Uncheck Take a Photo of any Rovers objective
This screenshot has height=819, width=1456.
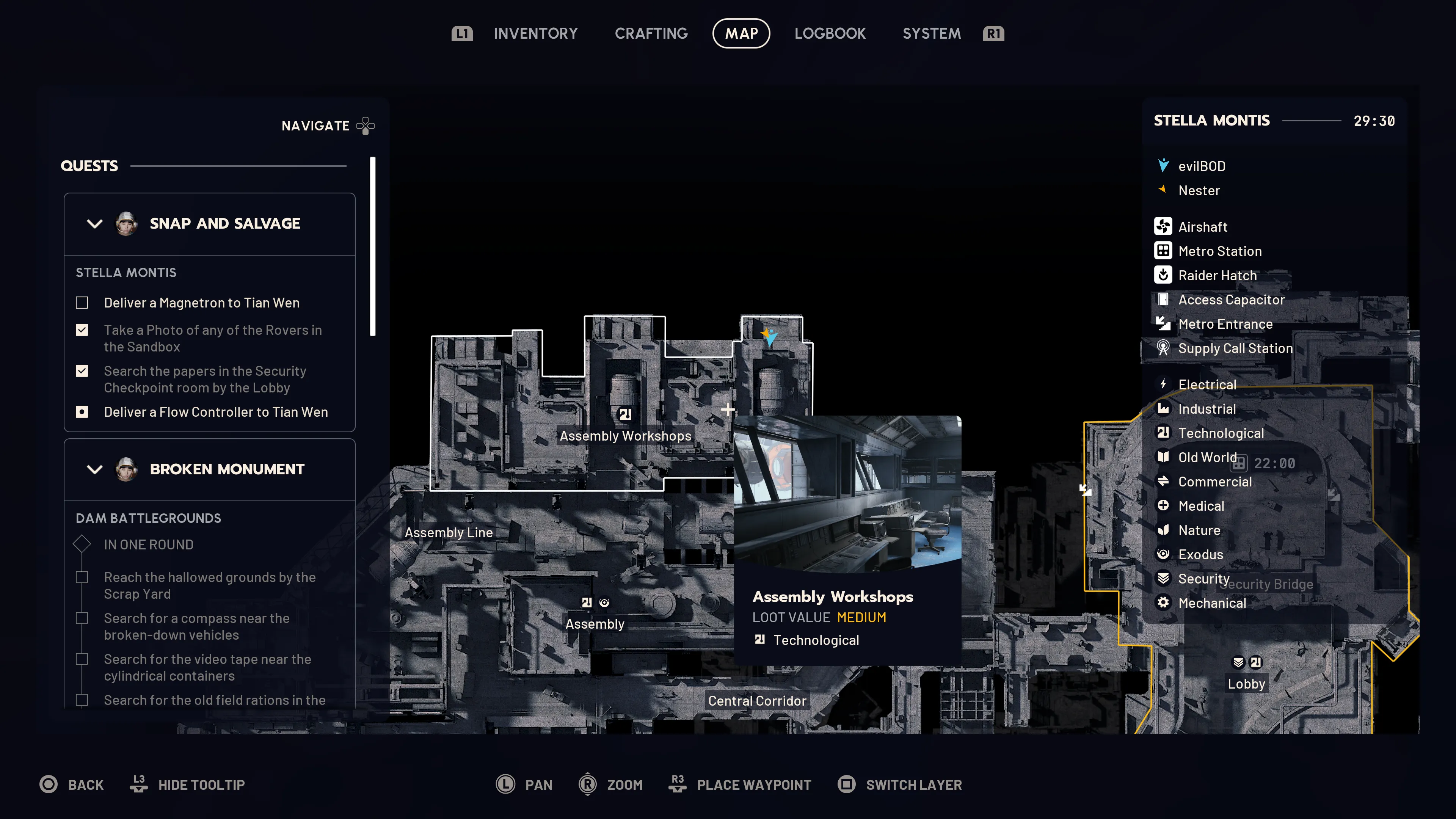(x=82, y=329)
